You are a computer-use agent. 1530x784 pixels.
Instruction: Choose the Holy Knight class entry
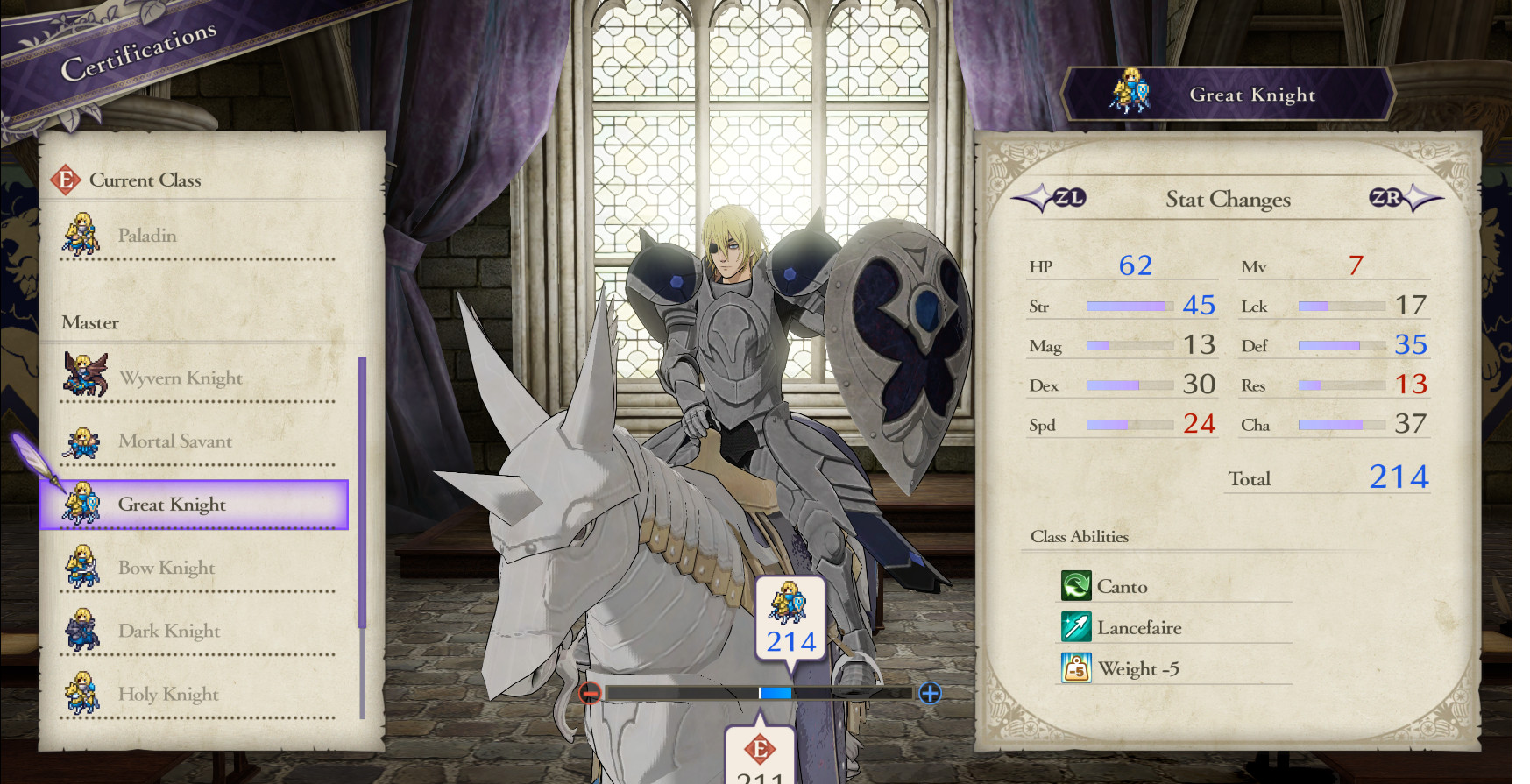click(166, 693)
